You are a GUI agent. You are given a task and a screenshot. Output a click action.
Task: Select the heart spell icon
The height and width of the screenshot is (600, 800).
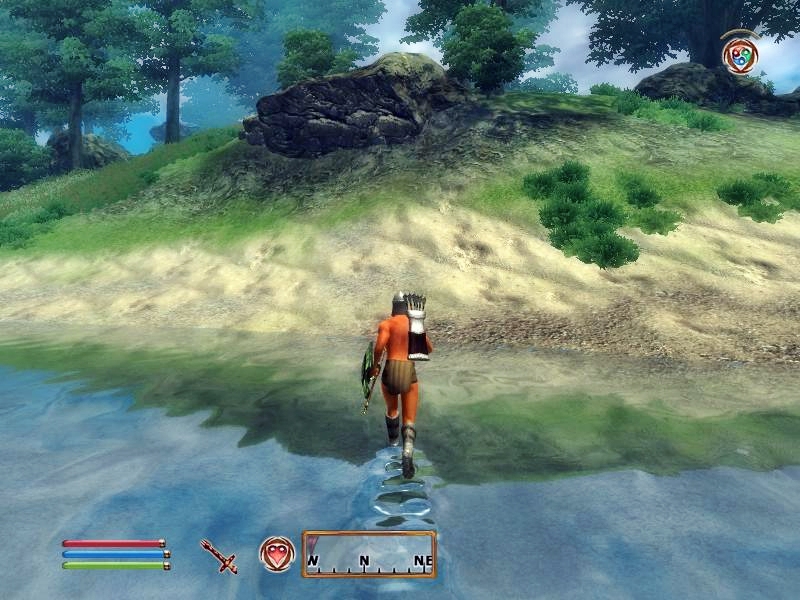tap(276, 553)
